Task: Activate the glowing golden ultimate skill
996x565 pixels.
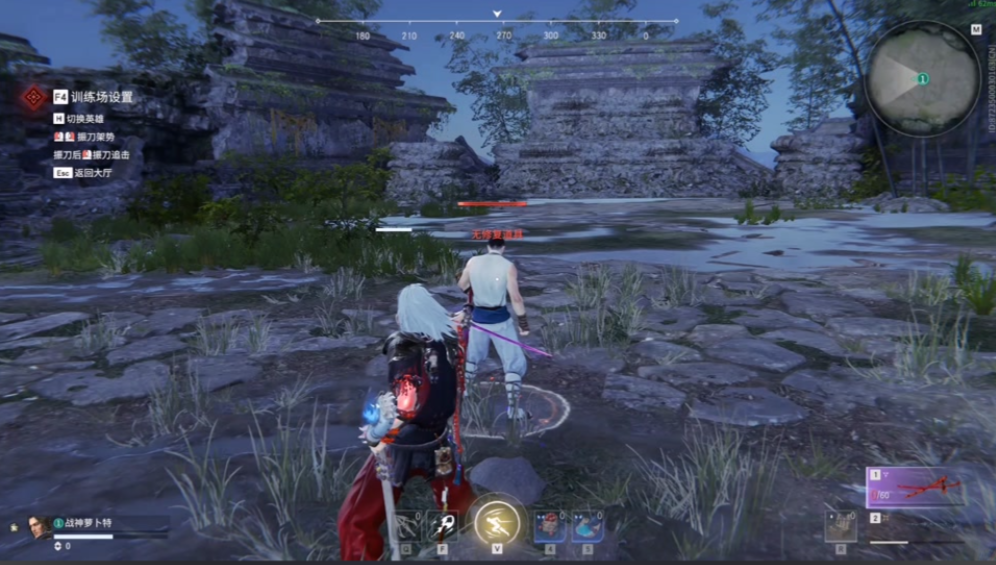Action: [496, 521]
